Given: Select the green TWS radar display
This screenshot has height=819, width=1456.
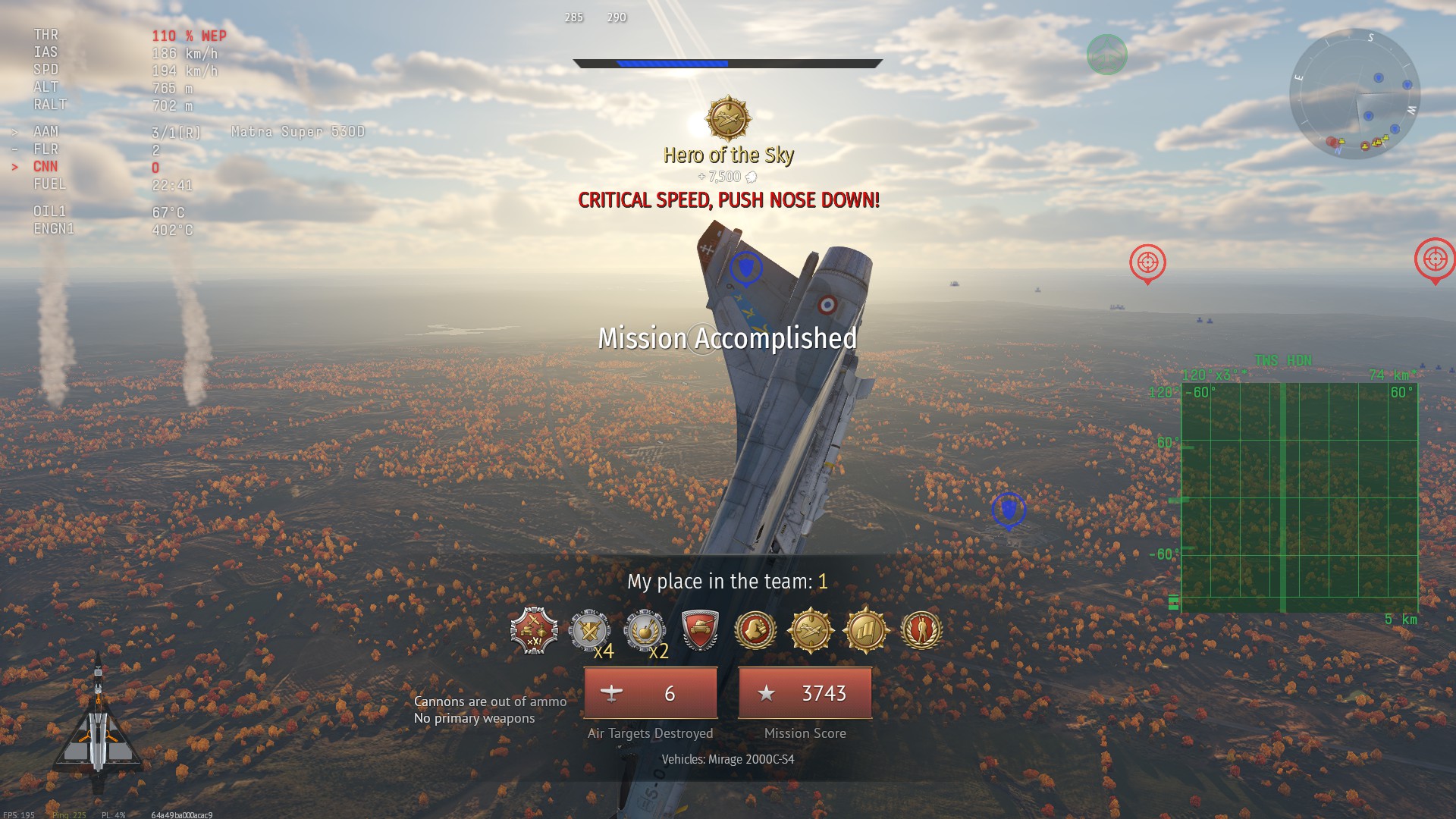Looking at the screenshot, I should [x=1299, y=497].
